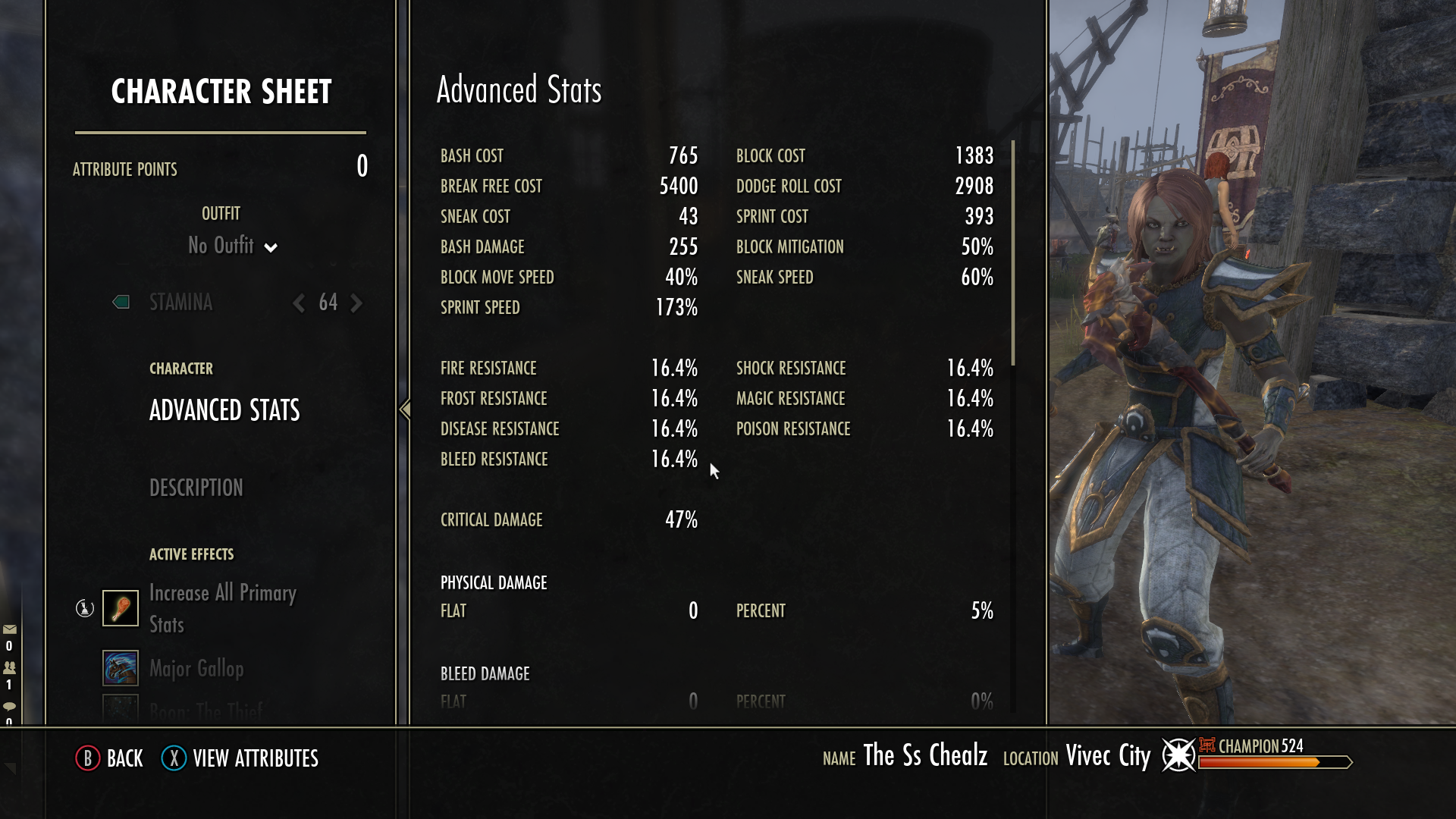The width and height of the screenshot is (1456, 819).
Task: Click View Attributes
Action: point(256,758)
